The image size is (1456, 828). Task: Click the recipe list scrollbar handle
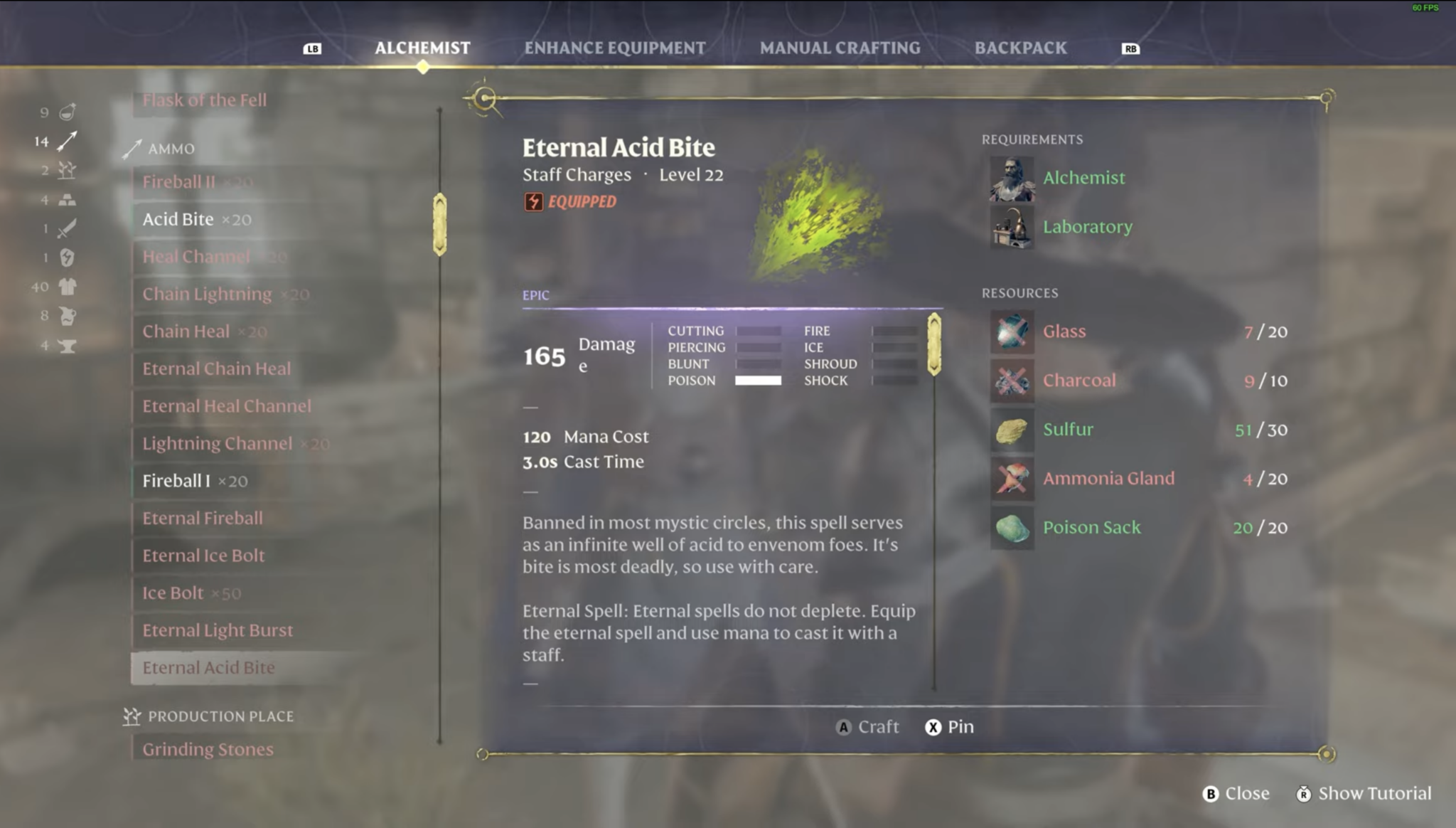[440, 224]
